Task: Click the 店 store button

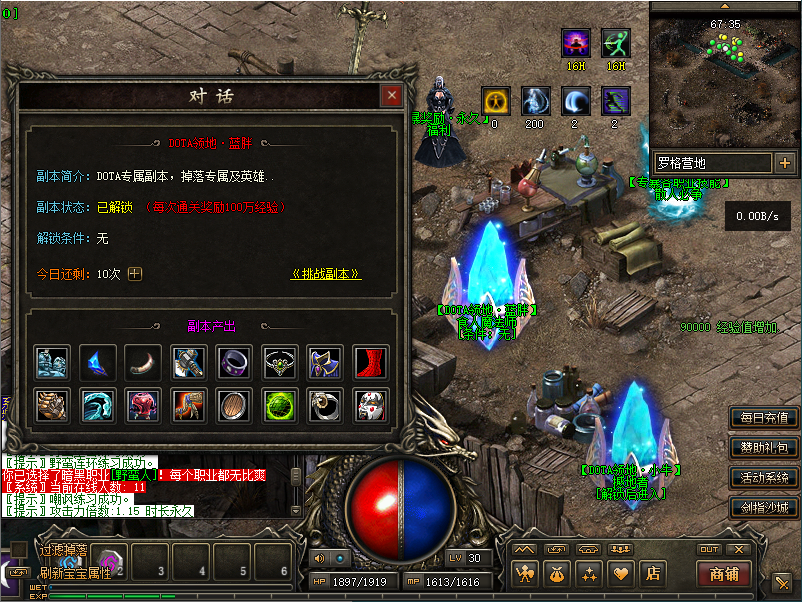Action: pos(652,574)
